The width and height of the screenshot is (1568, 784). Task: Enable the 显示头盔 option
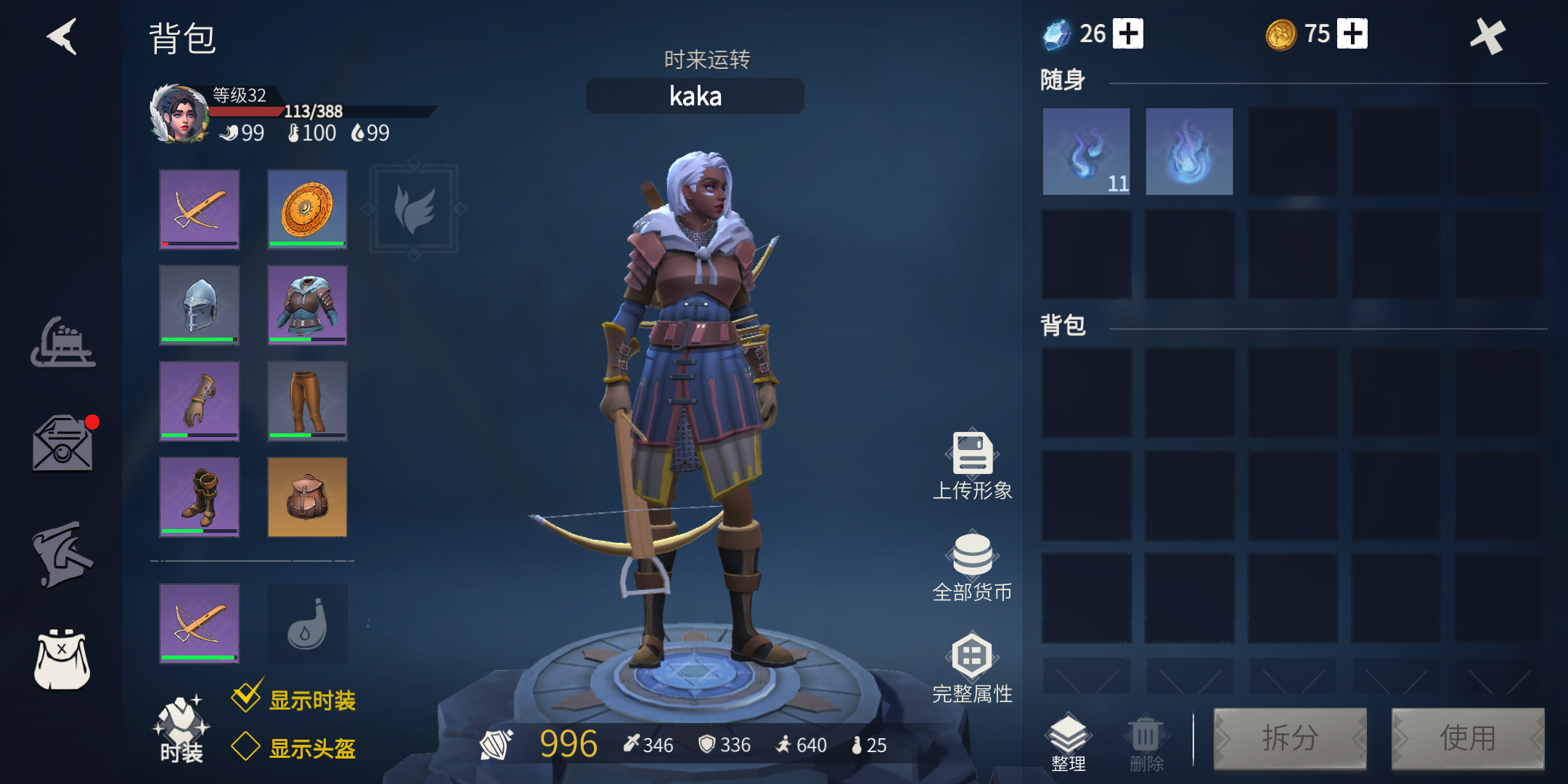tap(246, 746)
